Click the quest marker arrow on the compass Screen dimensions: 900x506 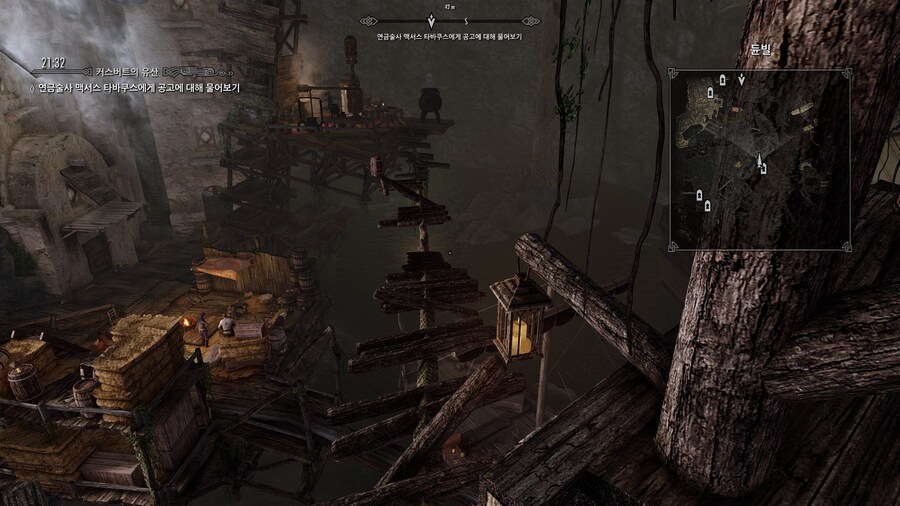(431, 19)
